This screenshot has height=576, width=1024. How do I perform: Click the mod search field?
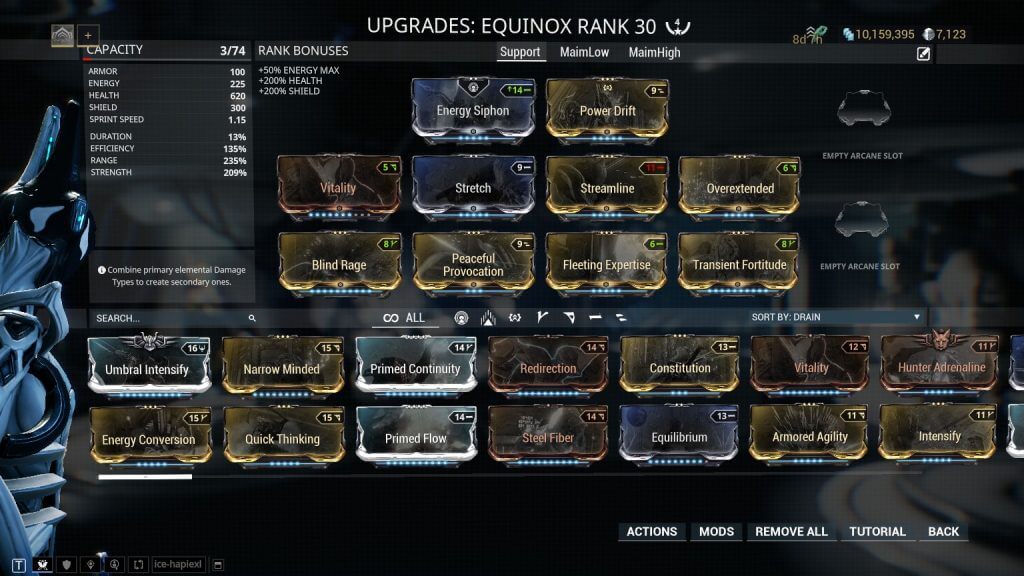click(170, 318)
